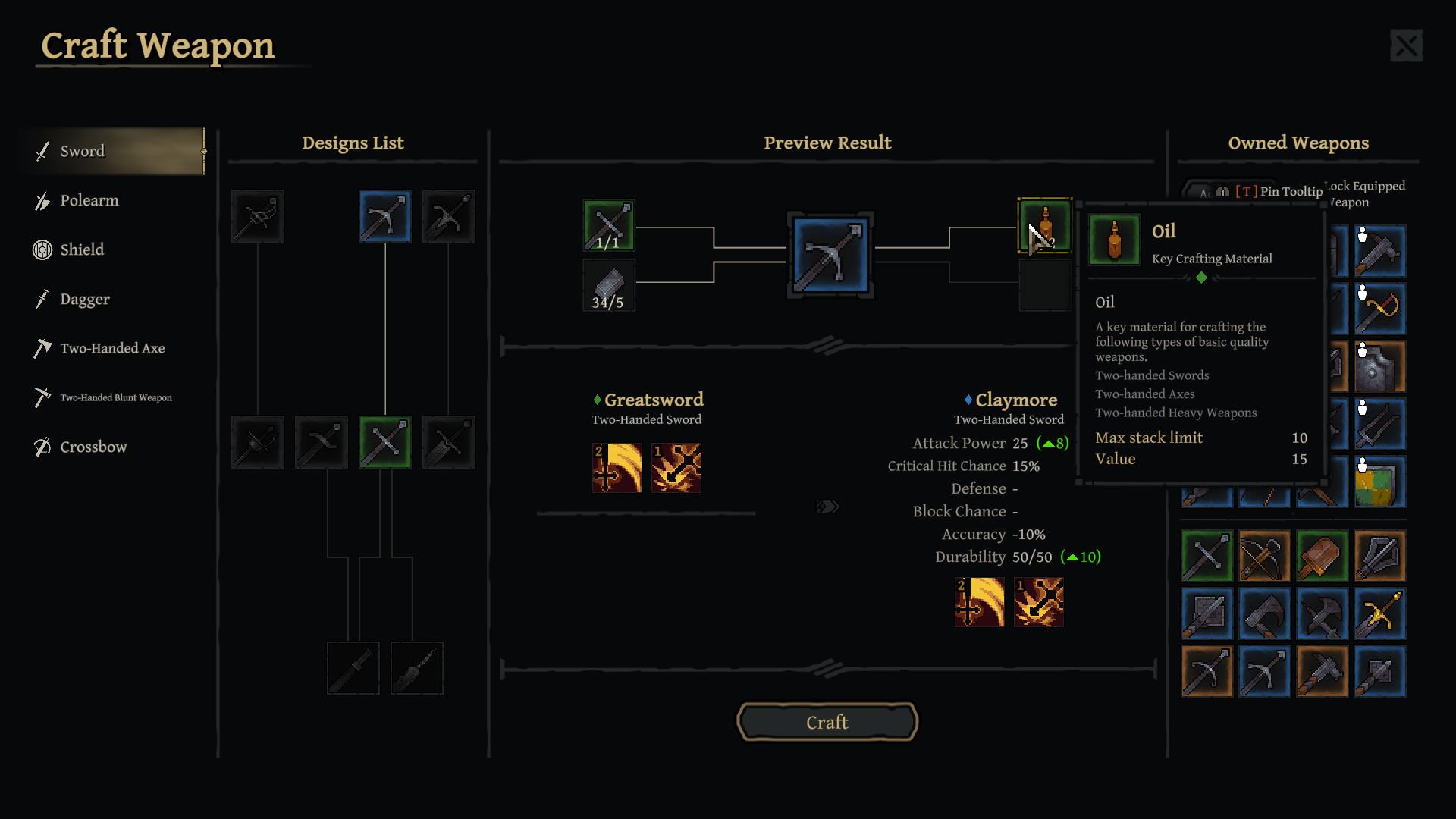Open the Crossbow category

[93, 447]
